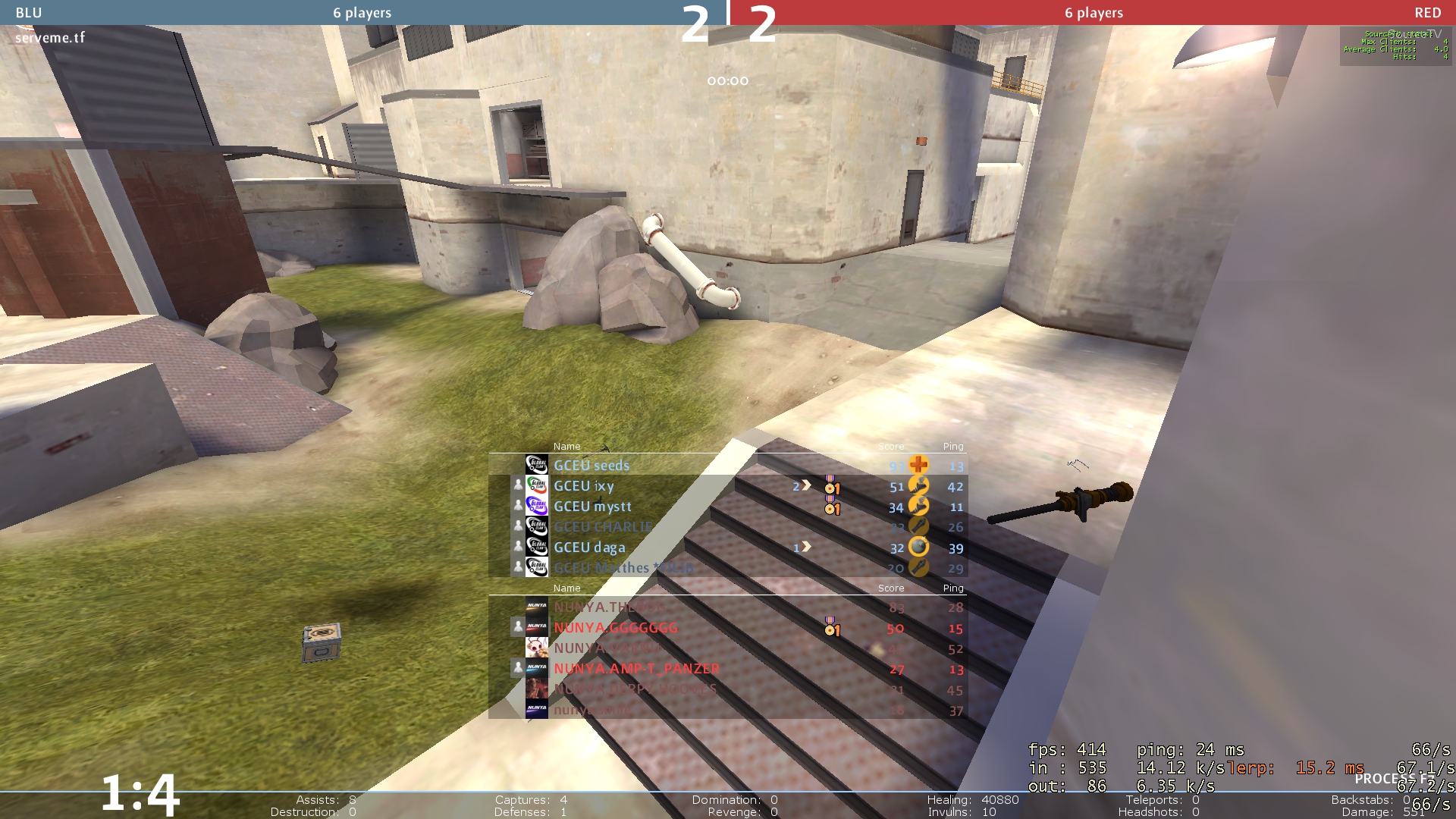Click the medic cross icon beside GCEU seeds
Screen dimensions: 1456x819
point(918,465)
